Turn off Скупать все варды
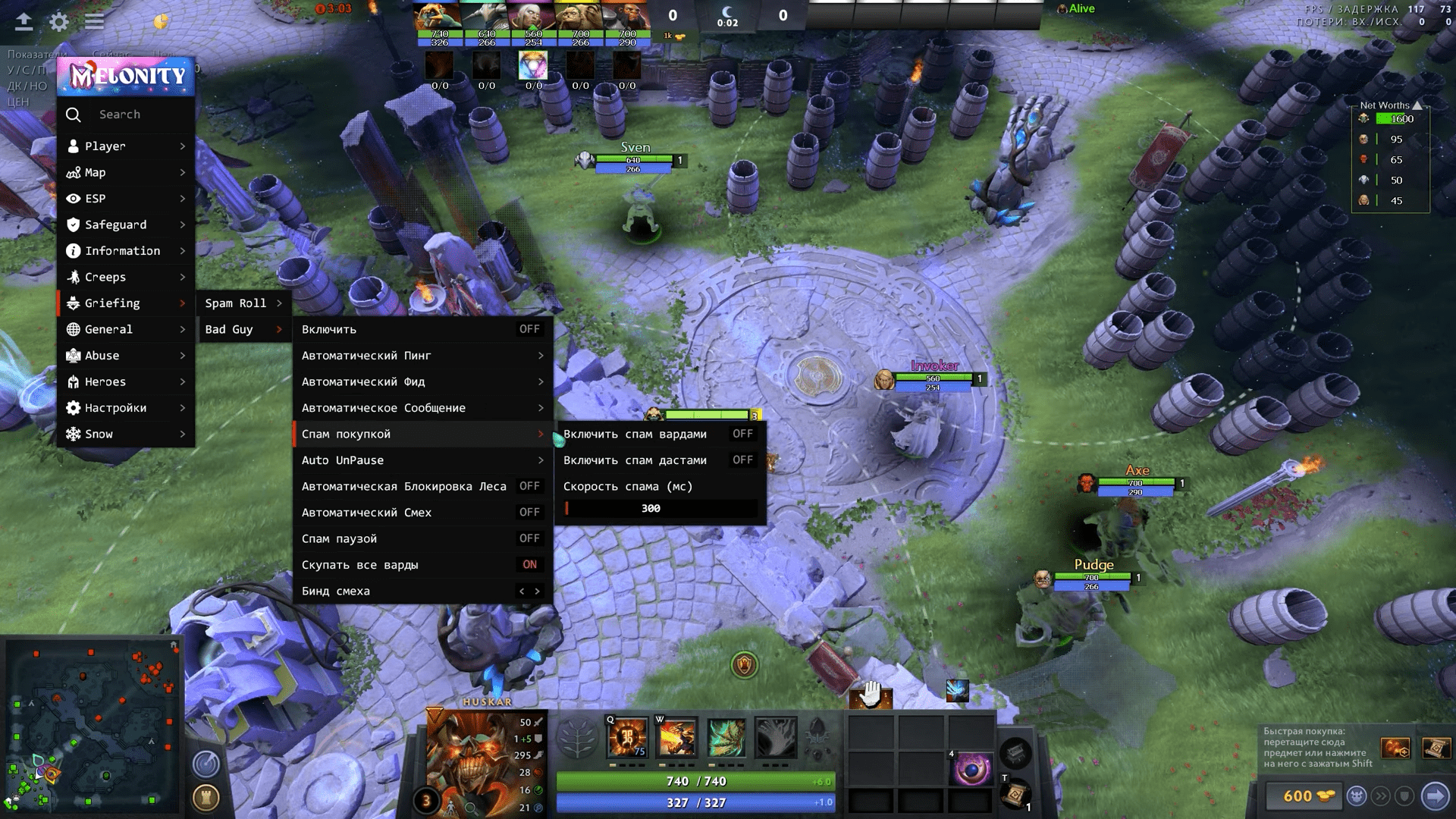Viewport: 1456px width, 819px height. coord(529,565)
